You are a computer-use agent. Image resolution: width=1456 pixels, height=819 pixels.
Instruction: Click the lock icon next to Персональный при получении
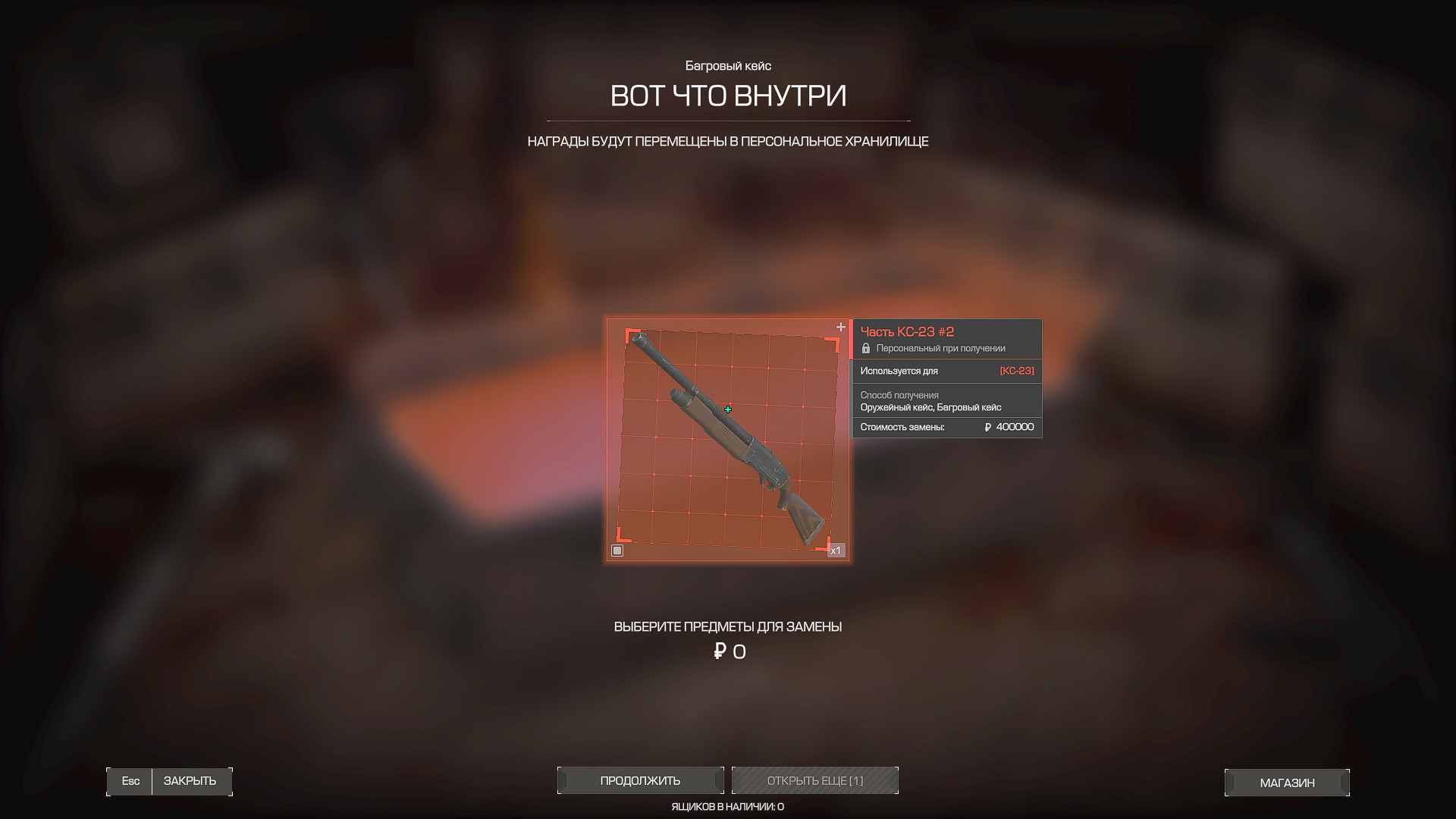coord(867,348)
